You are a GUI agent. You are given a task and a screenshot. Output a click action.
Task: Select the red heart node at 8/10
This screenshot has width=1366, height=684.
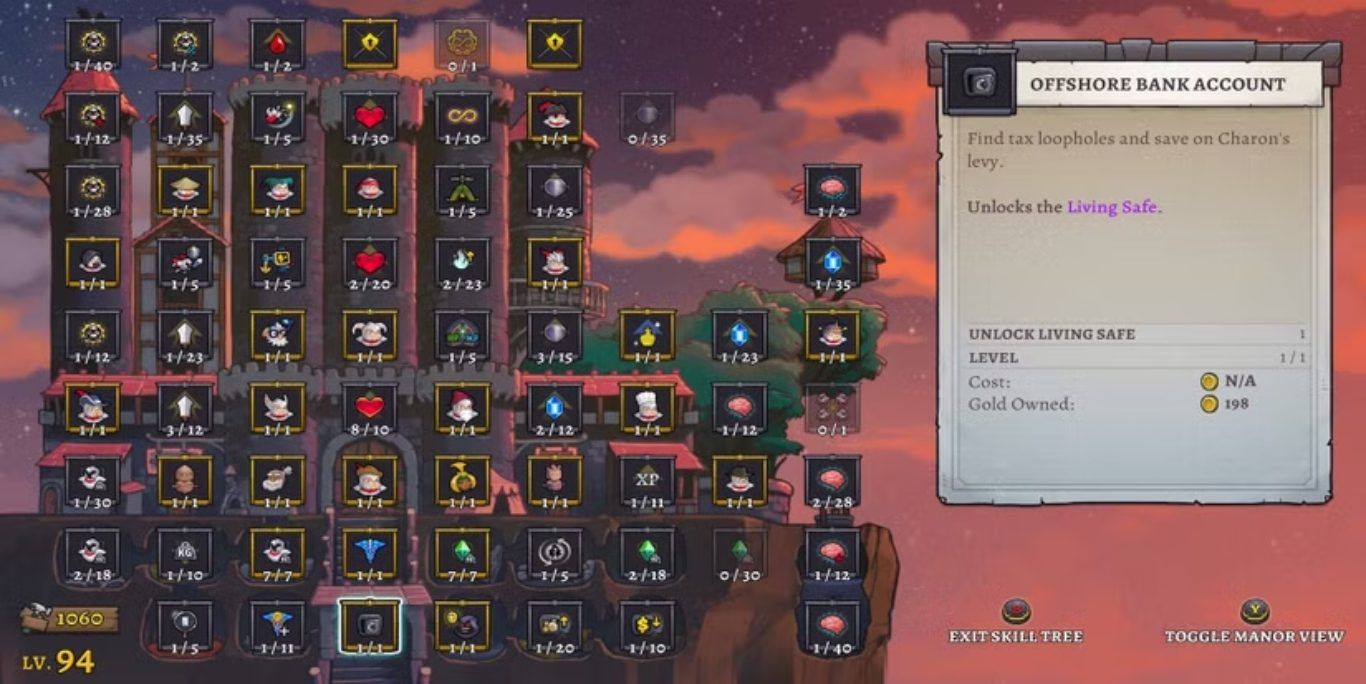[x=369, y=406]
